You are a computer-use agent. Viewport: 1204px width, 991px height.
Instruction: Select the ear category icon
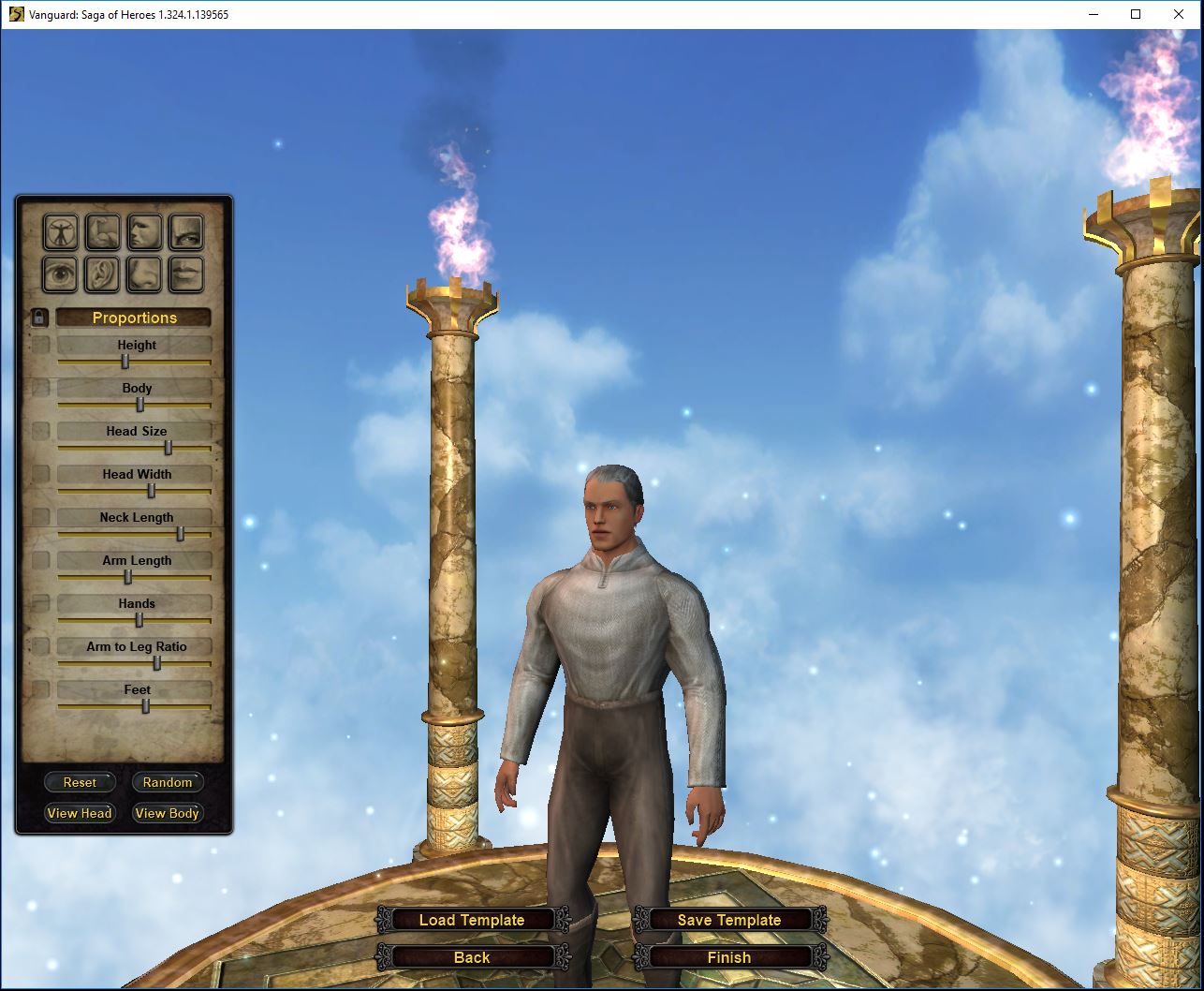click(103, 274)
